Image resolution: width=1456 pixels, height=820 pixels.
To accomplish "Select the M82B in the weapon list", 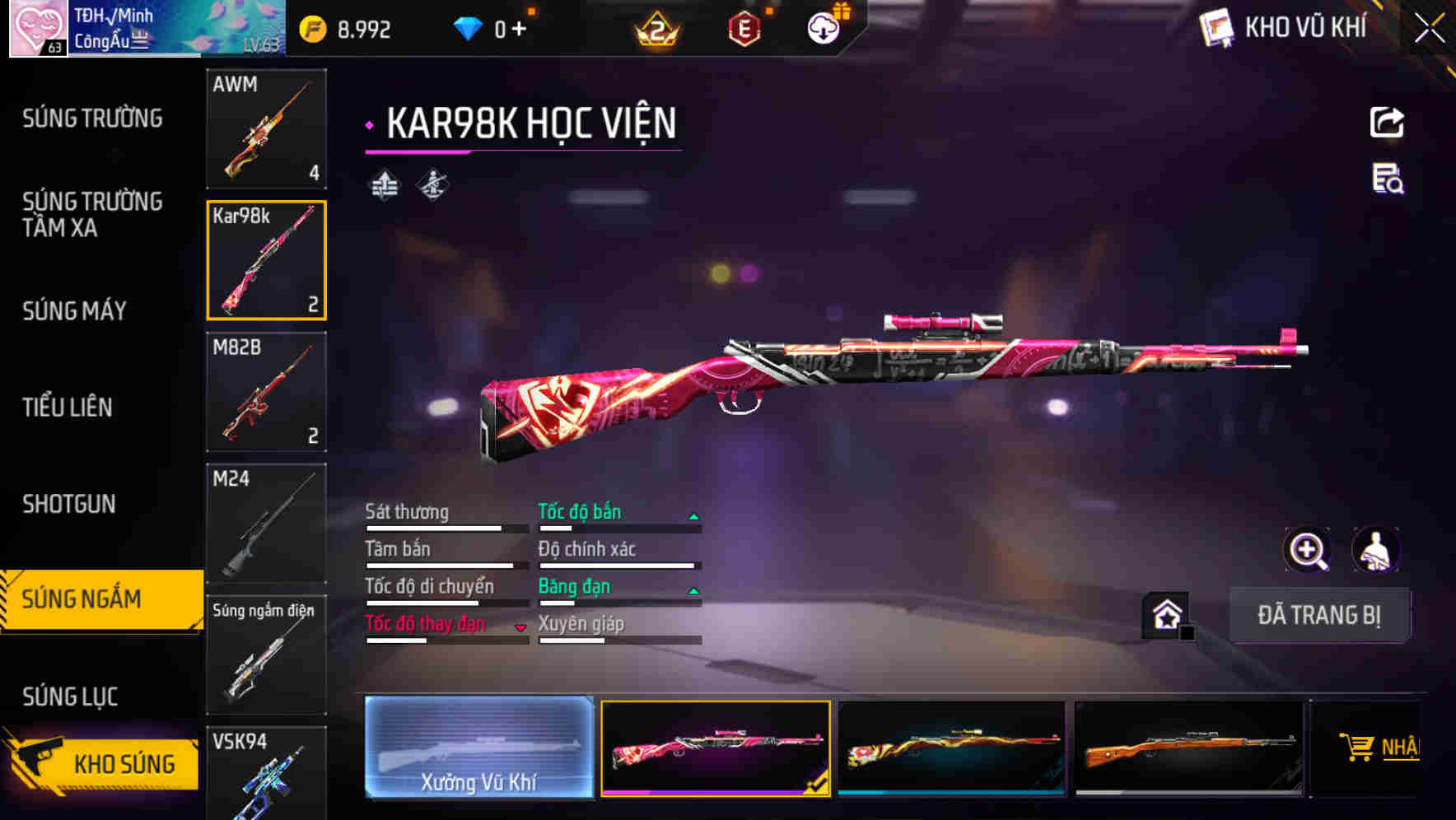I will [267, 393].
